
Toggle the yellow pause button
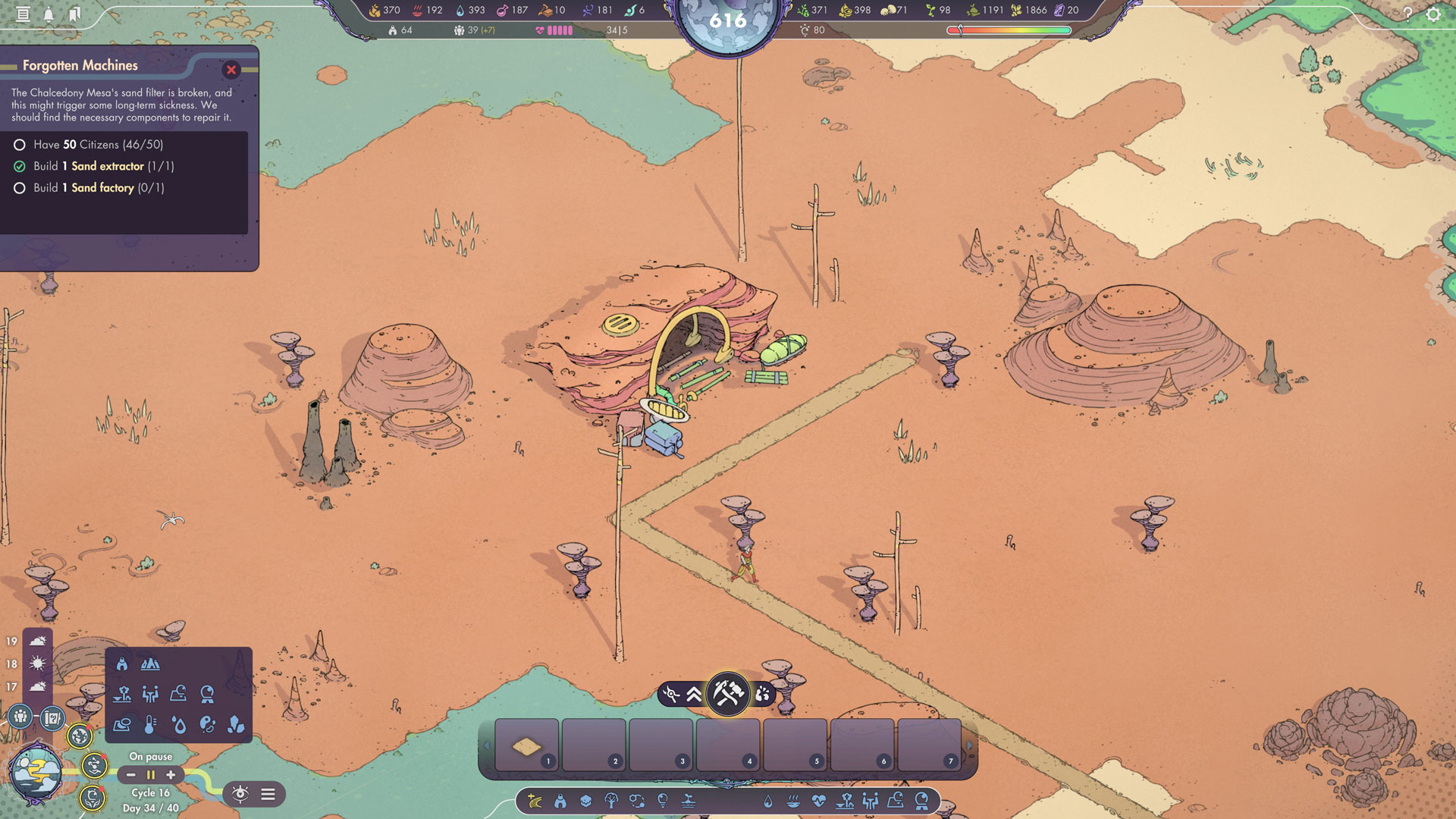[151, 775]
